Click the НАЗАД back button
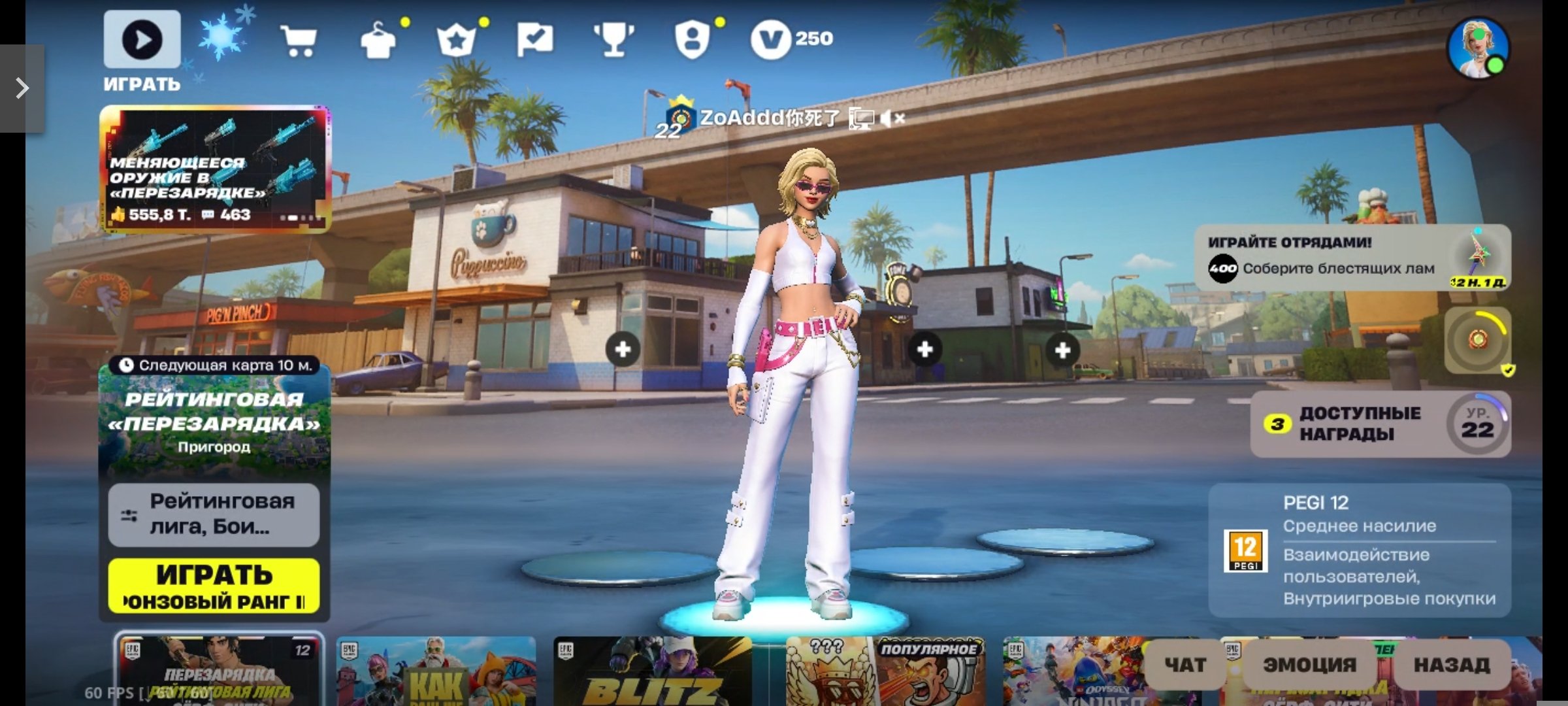The height and width of the screenshot is (706, 1568). [1452, 665]
